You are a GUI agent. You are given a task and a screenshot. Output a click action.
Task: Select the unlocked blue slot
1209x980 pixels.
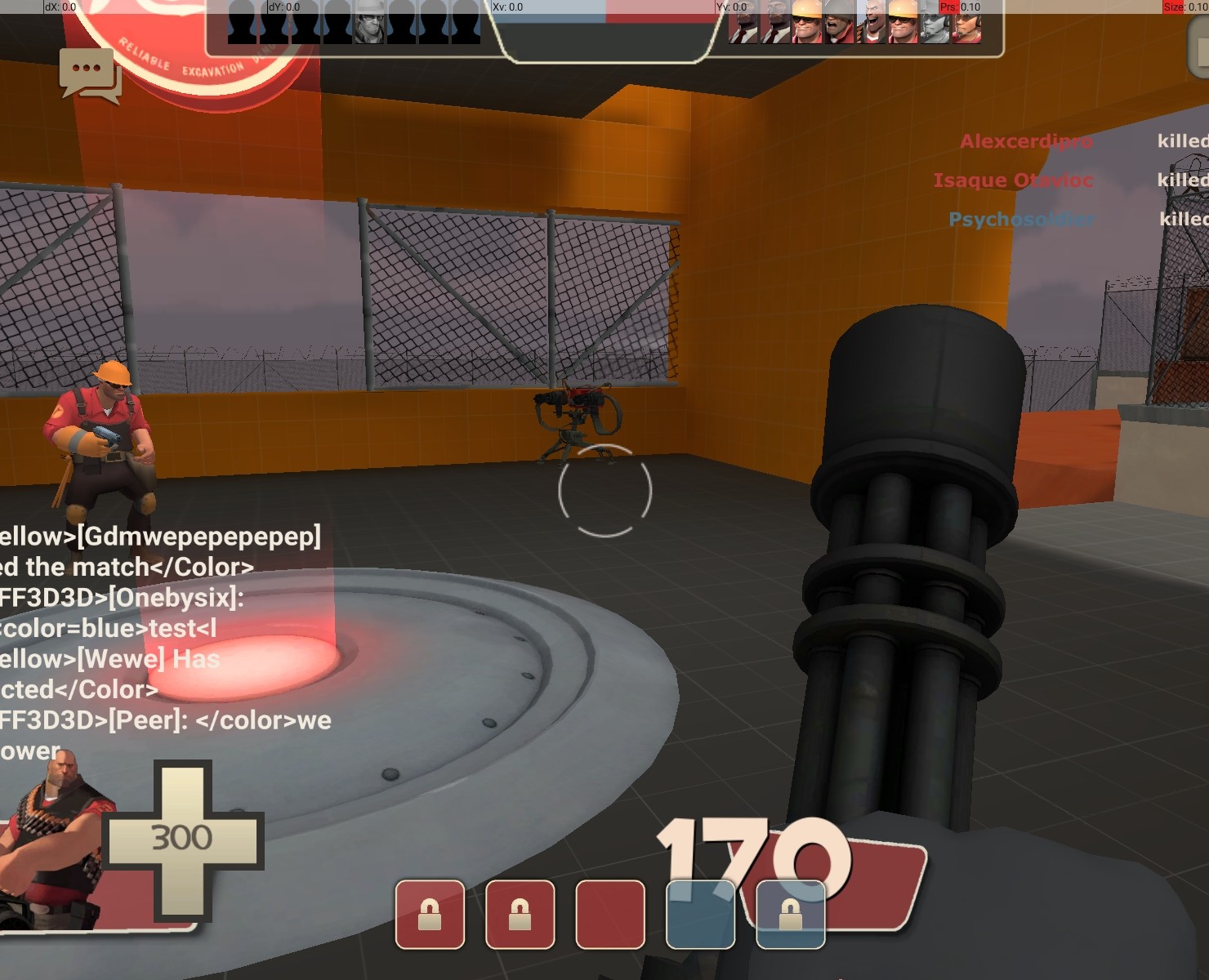[700, 914]
